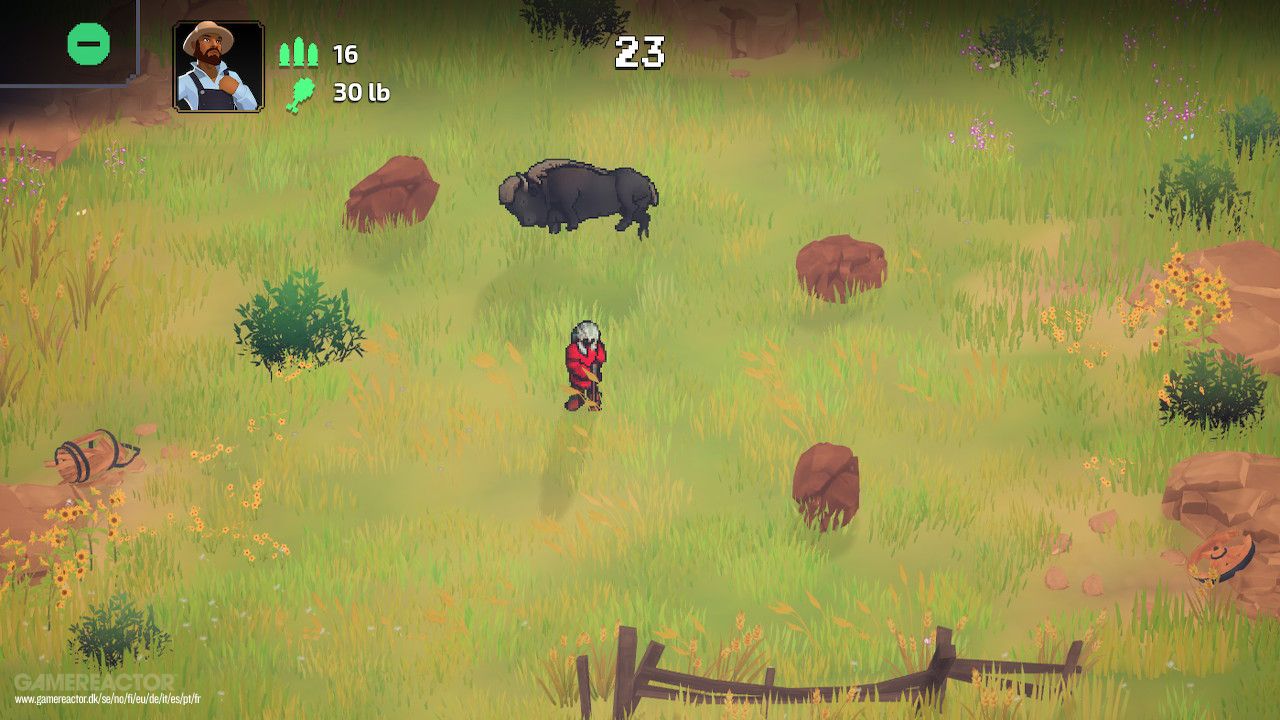Click the meat weight reading 30 lb
The height and width of the screenshot is (720, 1280).
coord(359,96)
